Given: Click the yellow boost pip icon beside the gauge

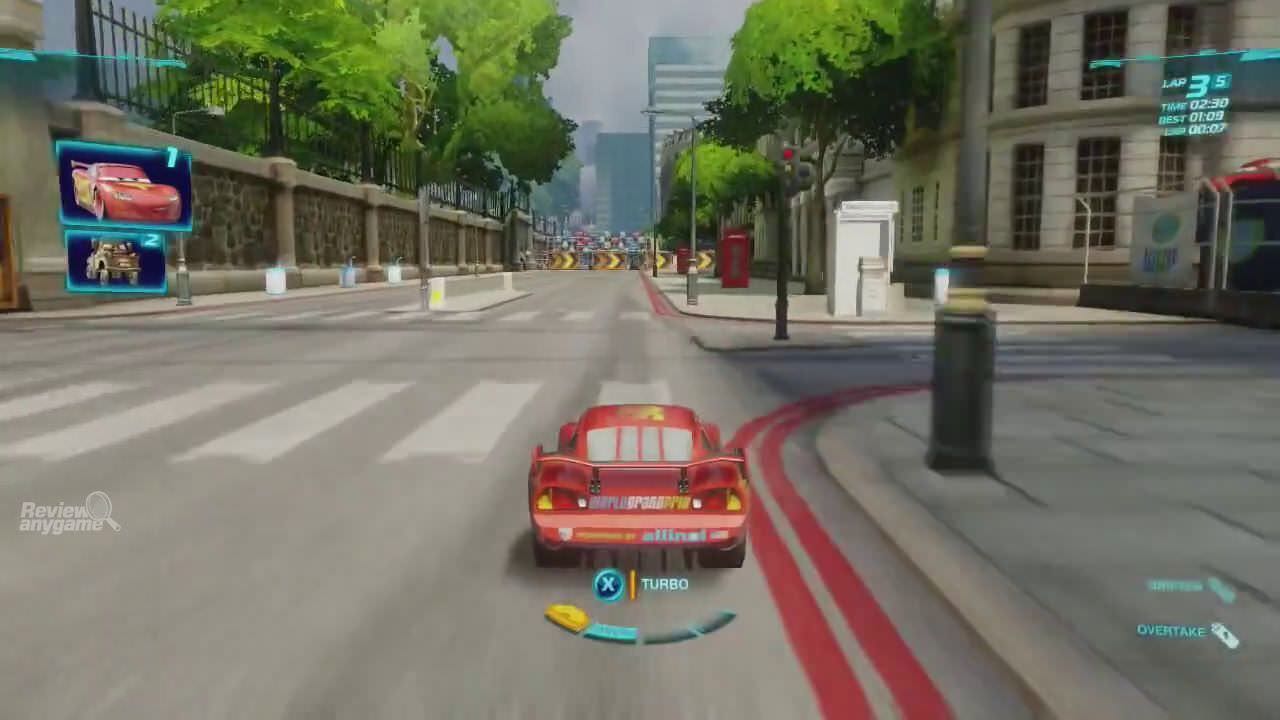Looking at the screenshot, I should [567, 617].
